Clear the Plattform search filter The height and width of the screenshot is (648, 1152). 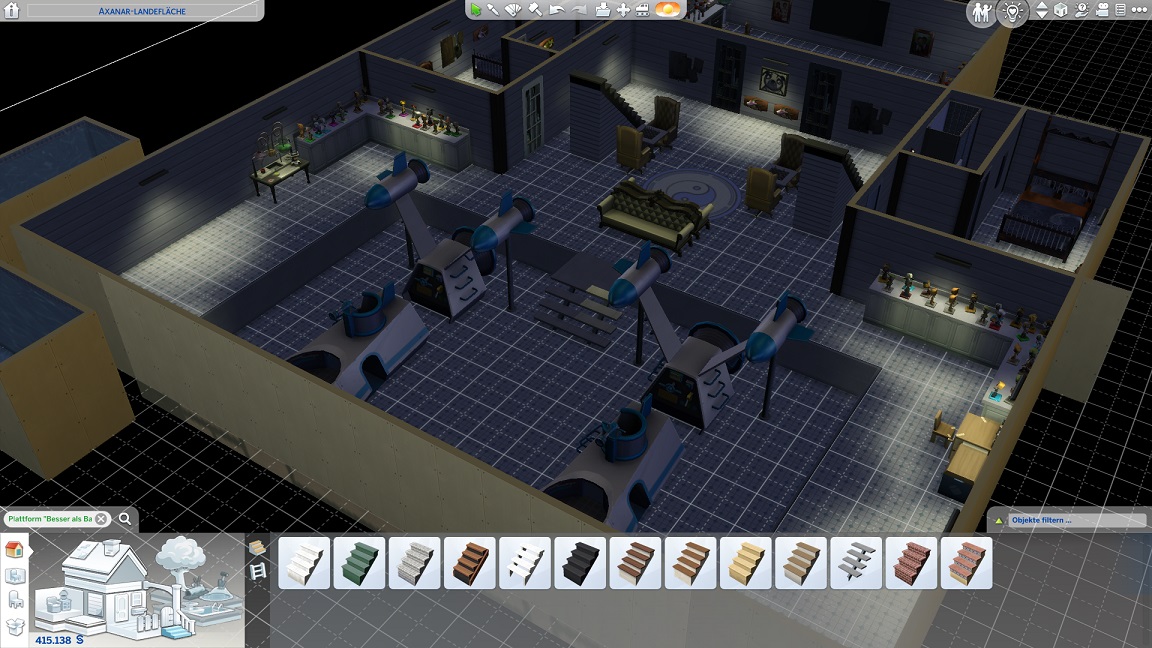click(x=101, y=519)
